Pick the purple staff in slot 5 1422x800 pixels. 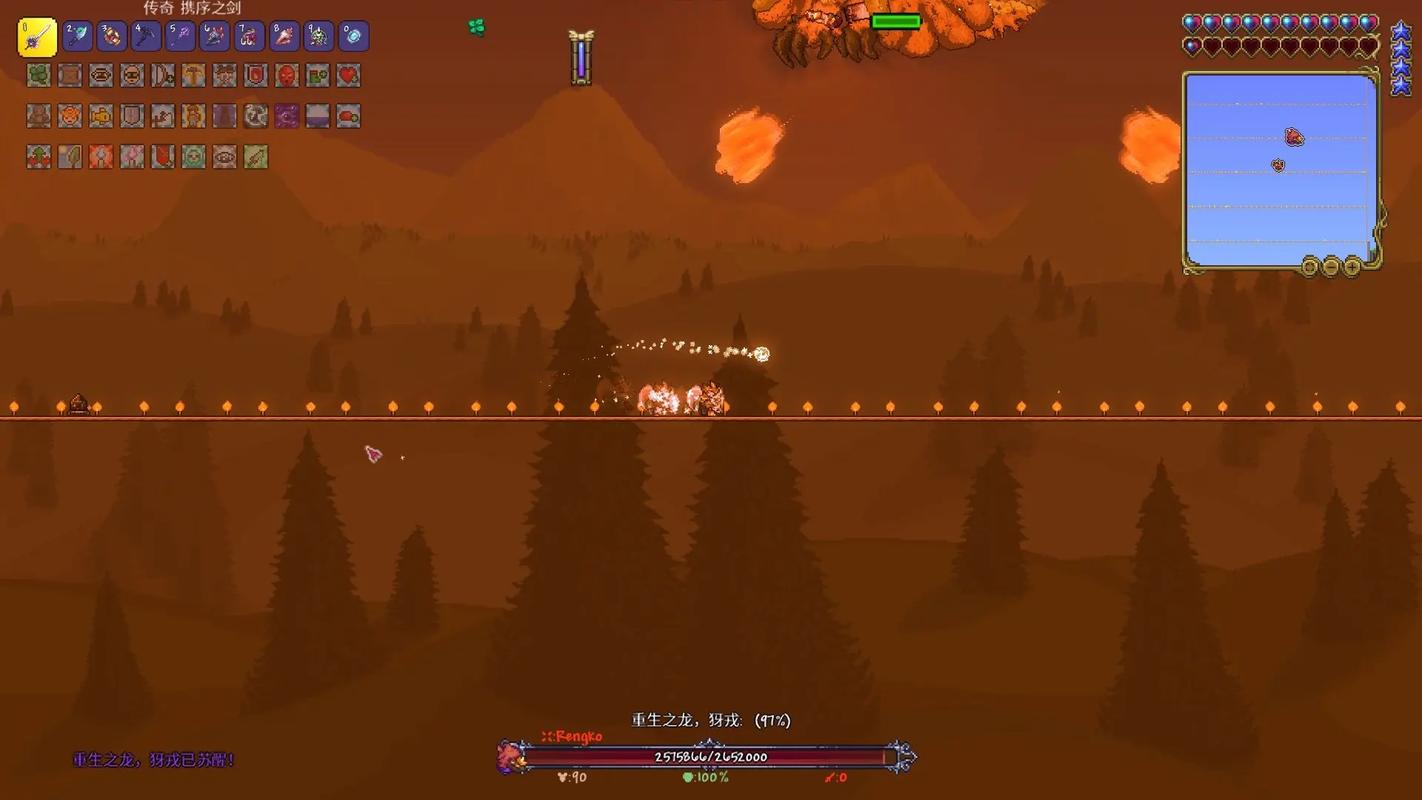(181, 37)
